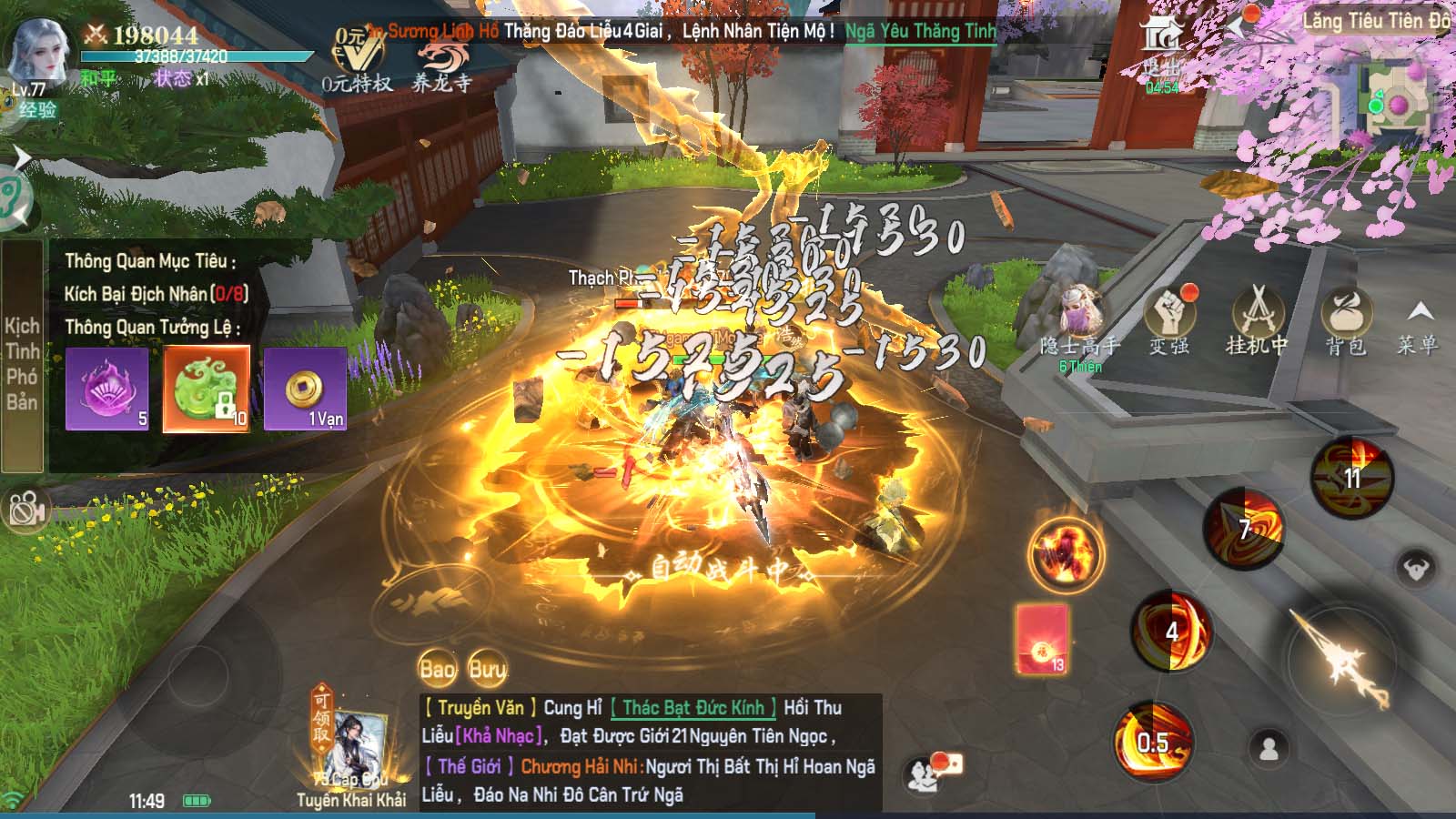Open the player portrait at Lv.77

[x=38, y=55]
